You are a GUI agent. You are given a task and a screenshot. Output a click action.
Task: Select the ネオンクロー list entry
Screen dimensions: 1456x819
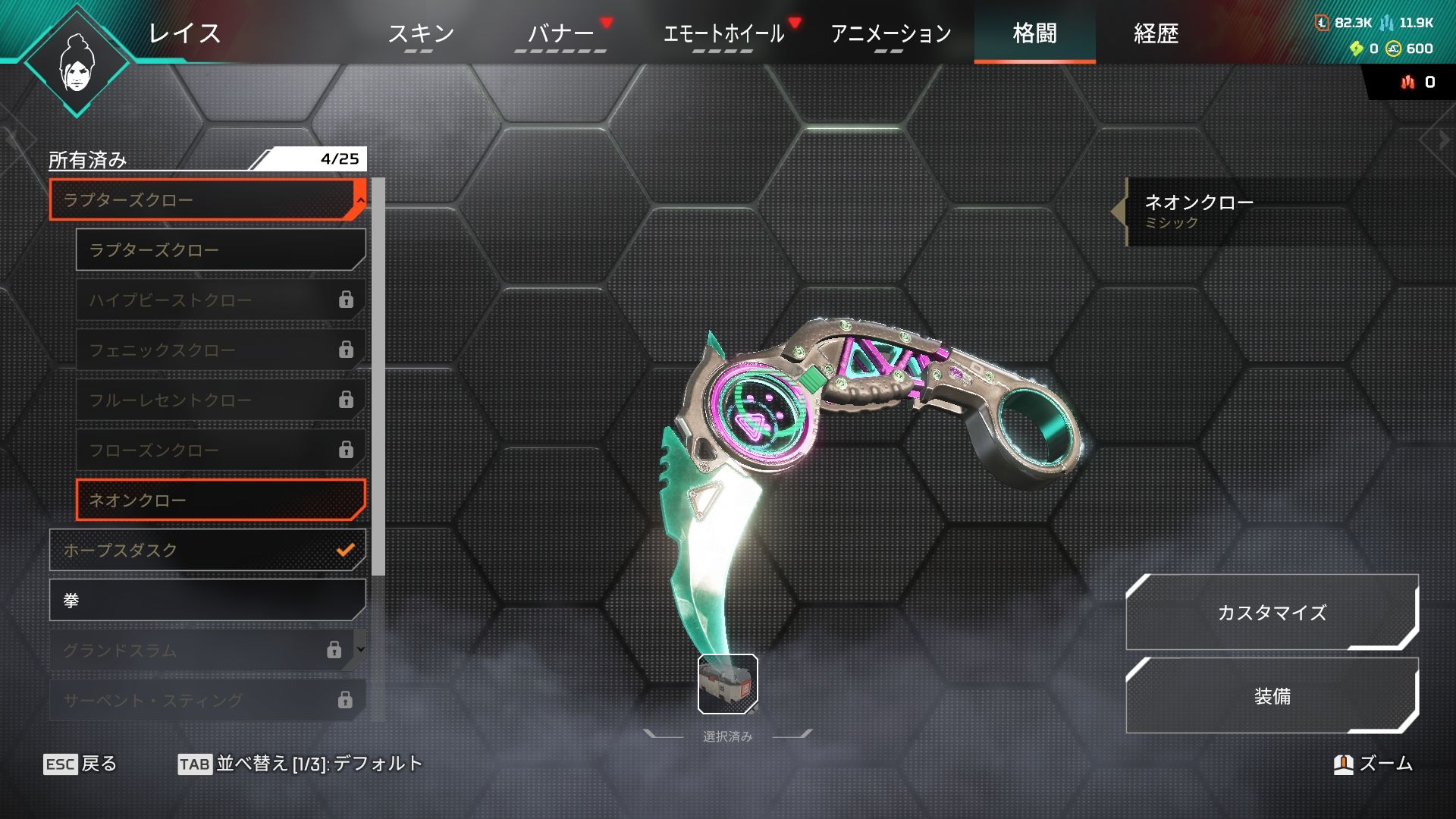click(x=220, y=500)
